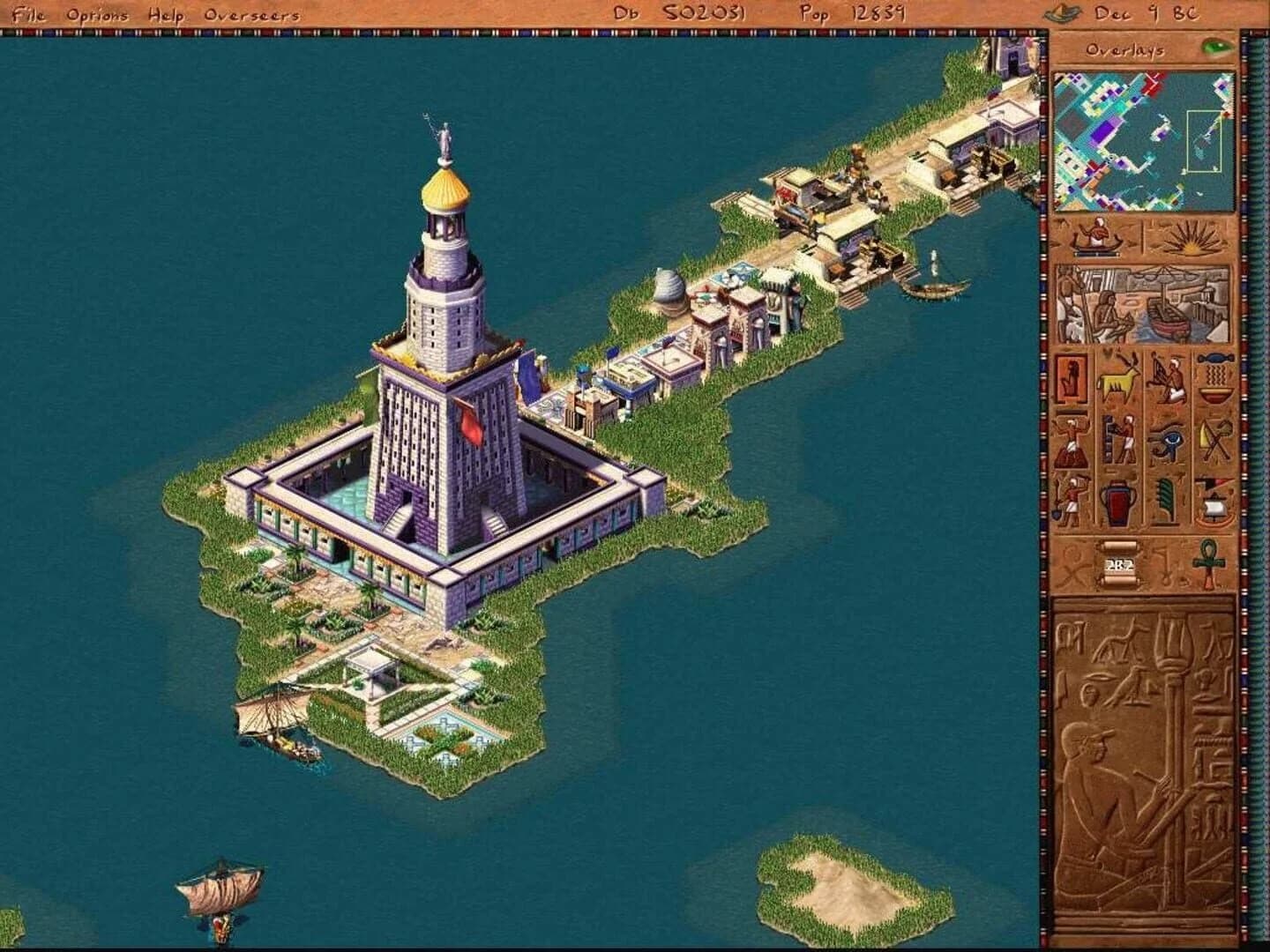Open the Overseers menu
This screenshot has height=952, width=1270.
252,13
